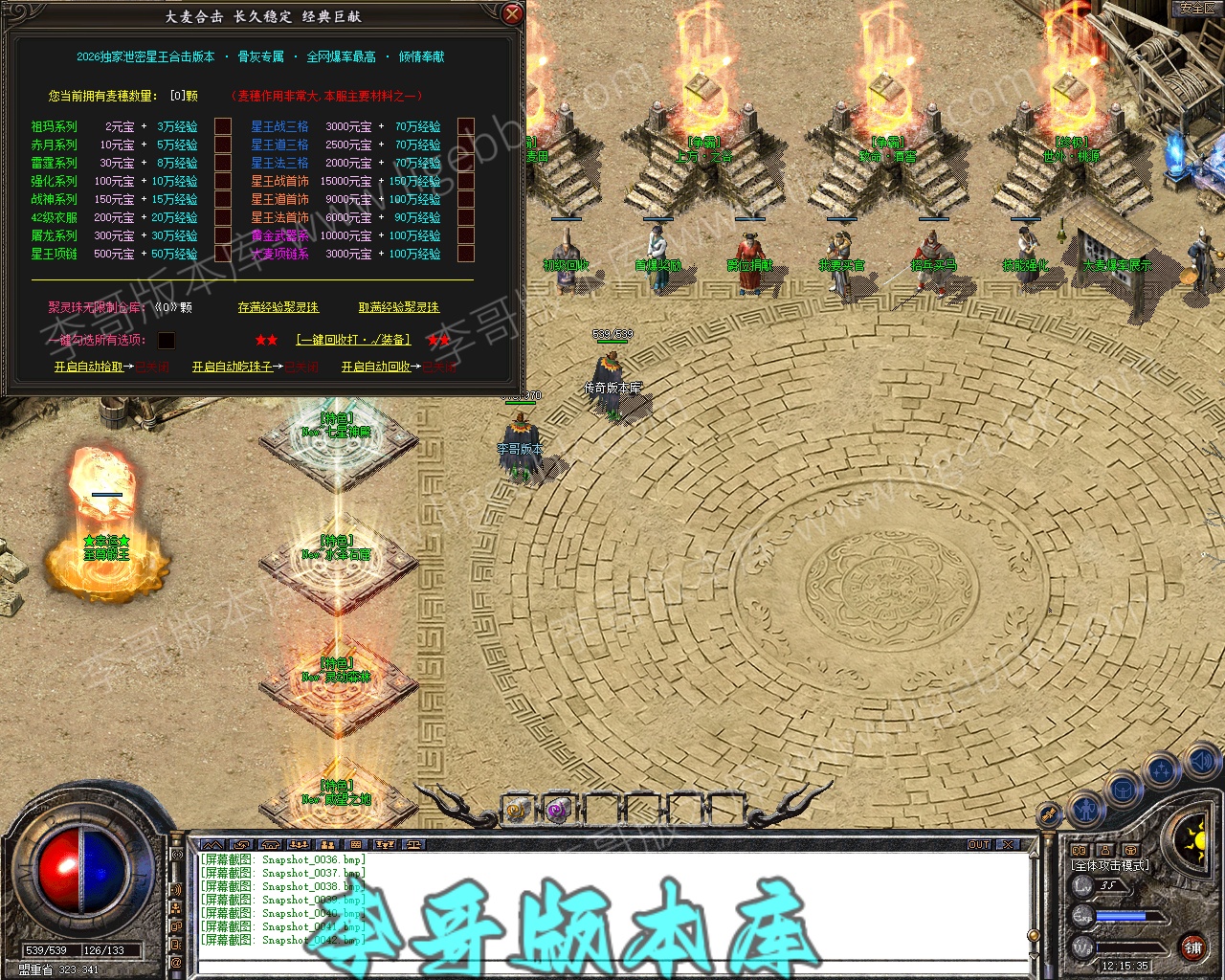Select the yellow key item in the belt

(x=518, y=810)
